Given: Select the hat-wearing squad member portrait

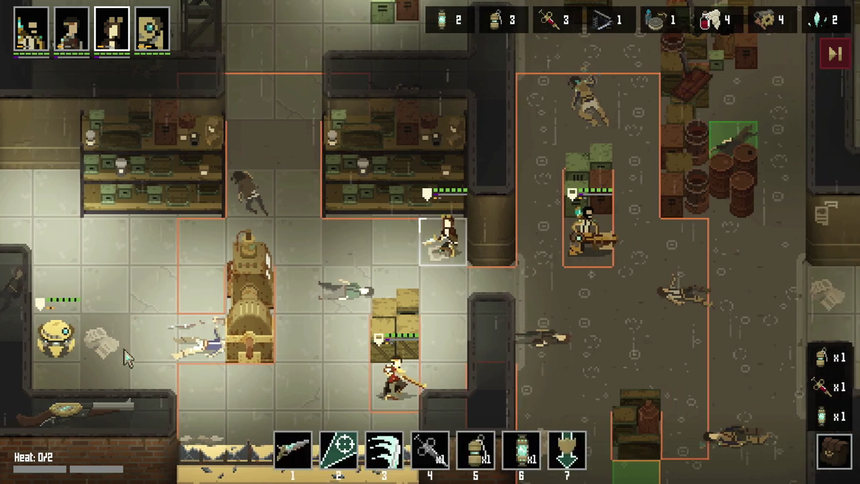Looking at the screenshot, I should click(71, 30).
